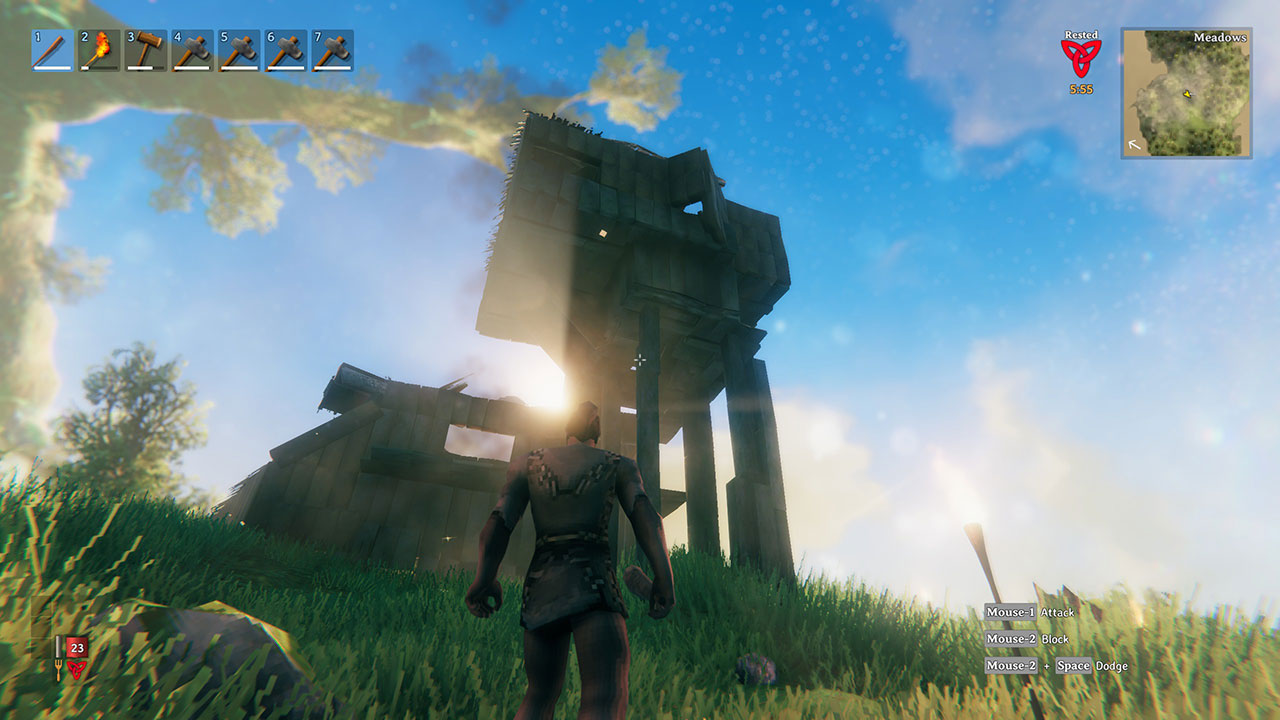
Task: Choose the wooden build hammer in slot 3
Action: 146,51
